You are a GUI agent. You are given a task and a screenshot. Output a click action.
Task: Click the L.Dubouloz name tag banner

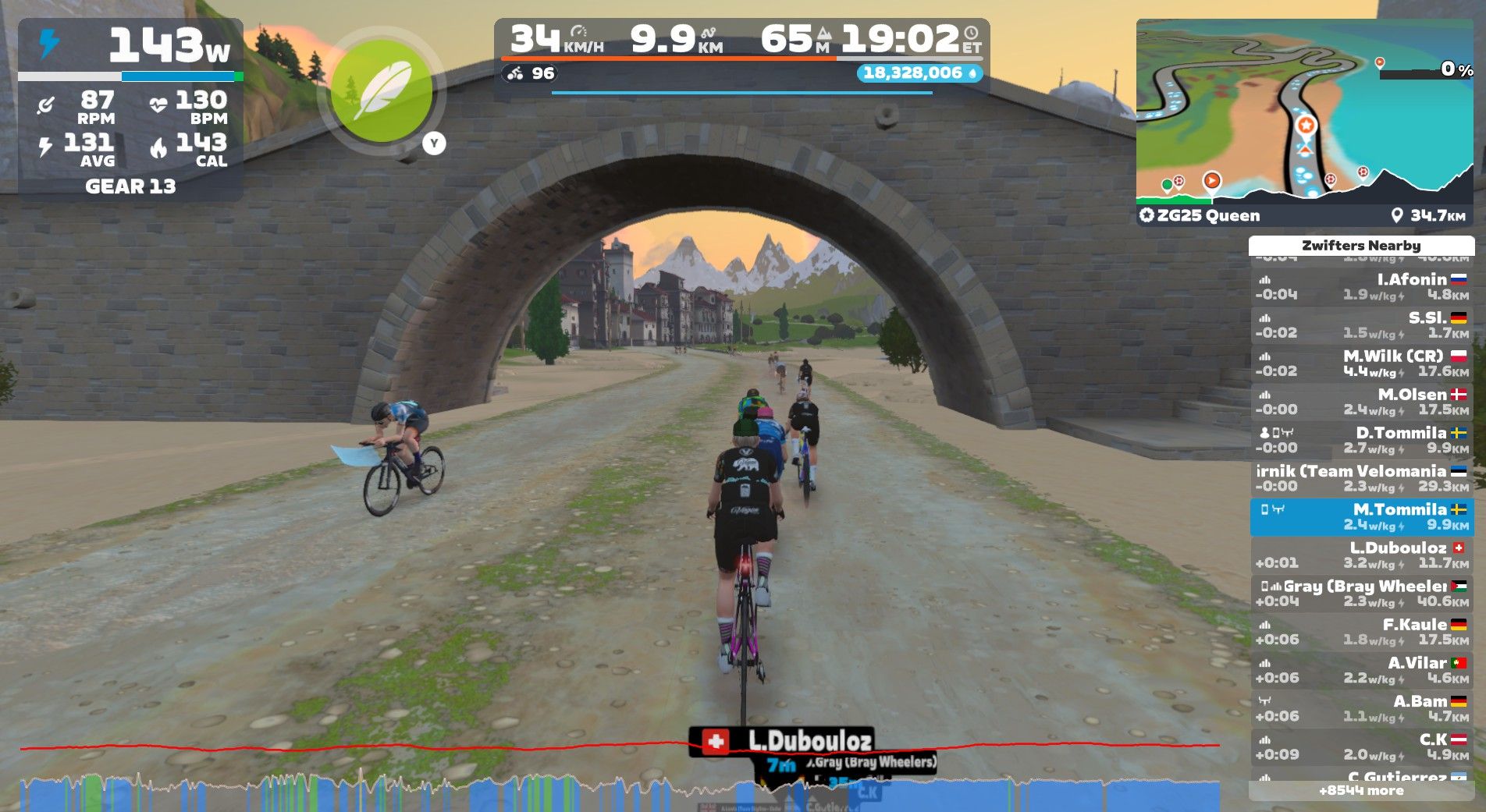click(x=780, y=740)
